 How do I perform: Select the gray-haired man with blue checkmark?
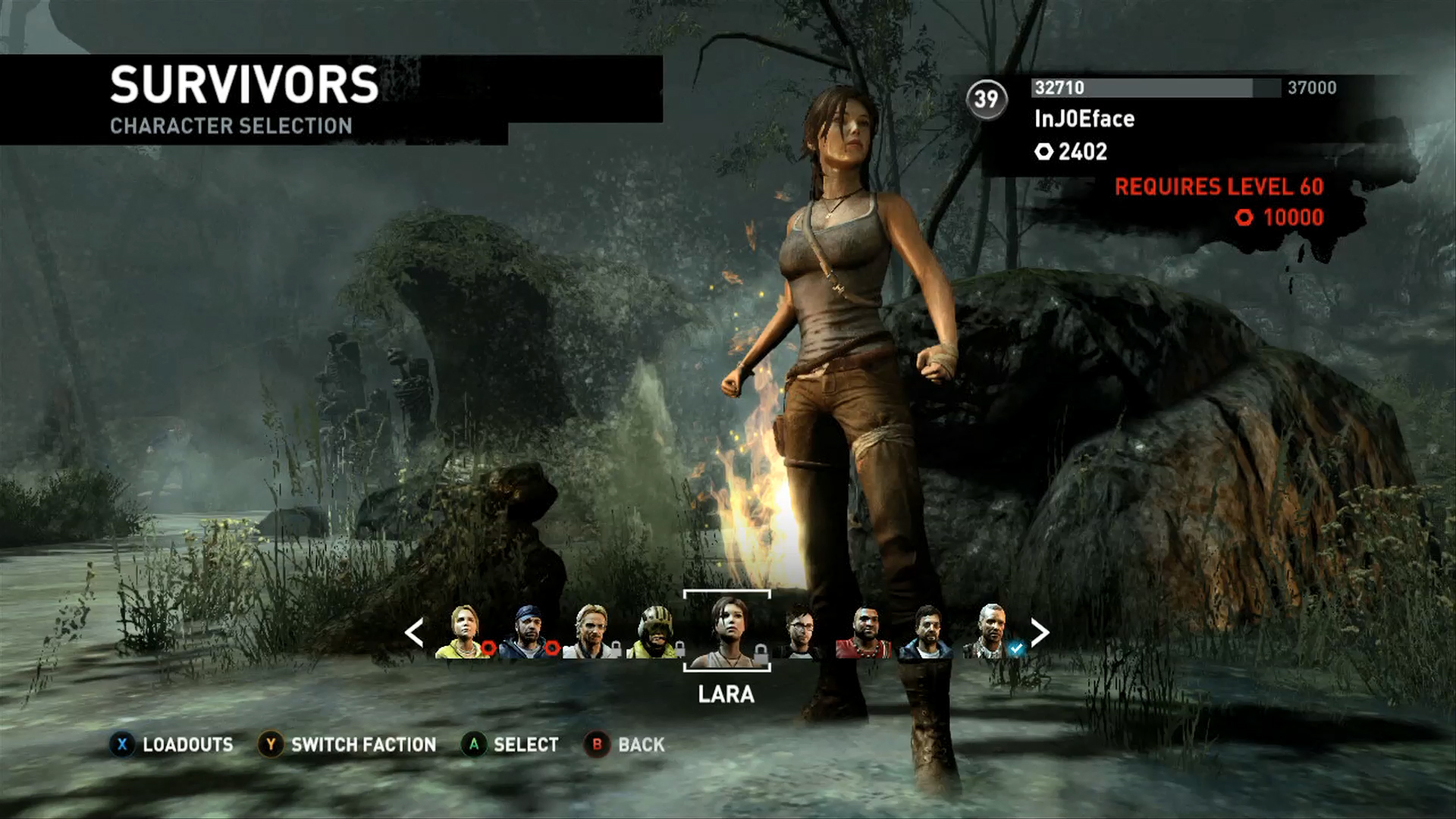point(990,632)
